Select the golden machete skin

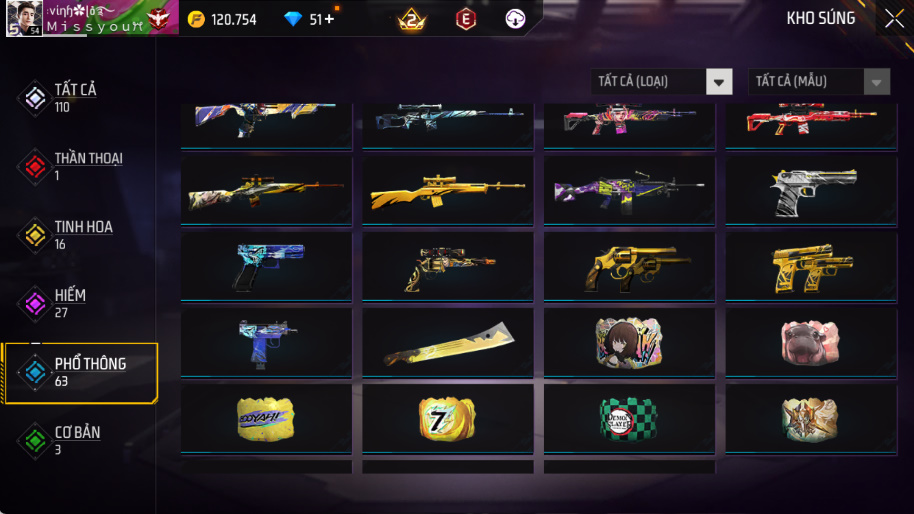[x=448, y=344]
